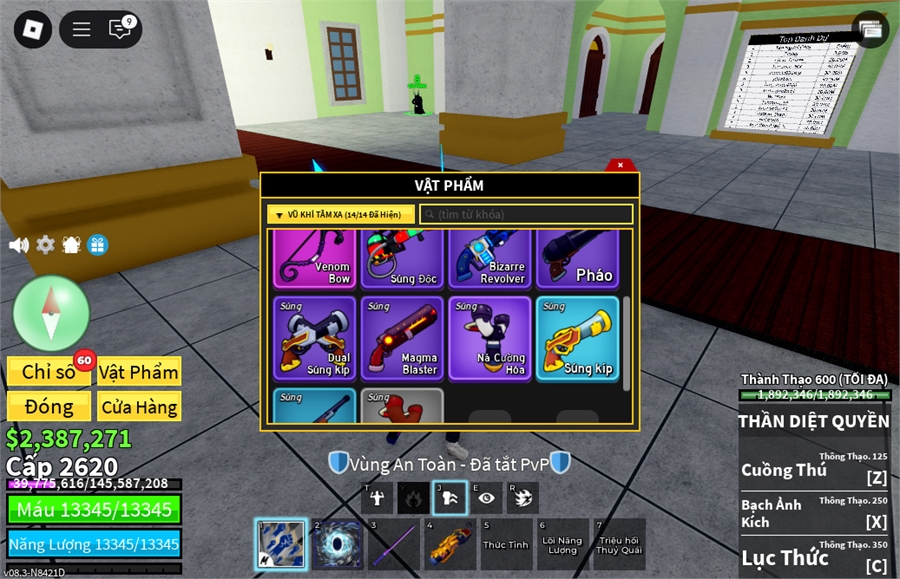Click the Đóng button

[49, 407]
